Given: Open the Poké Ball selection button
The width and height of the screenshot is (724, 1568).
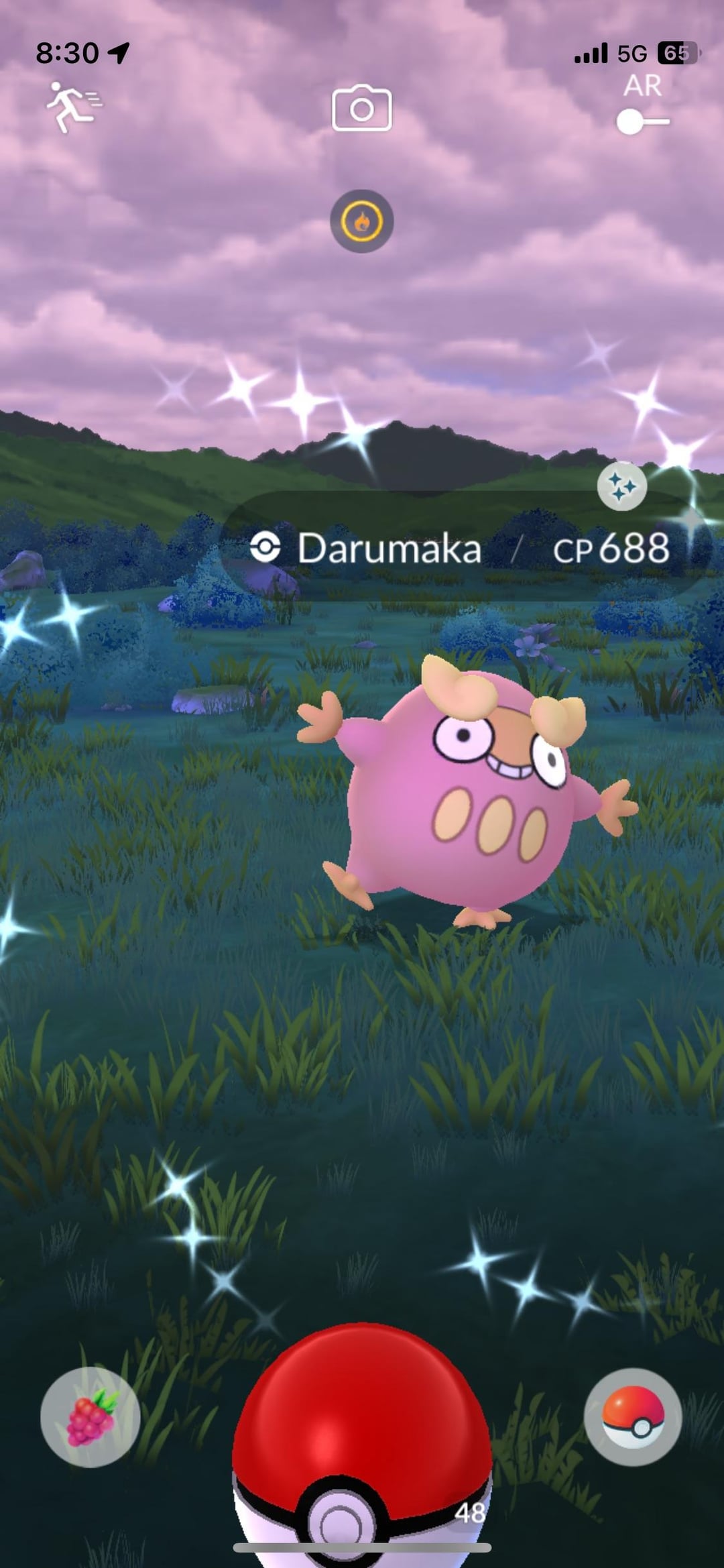Looking at the screenshot, I should (x=633, y=1418).
